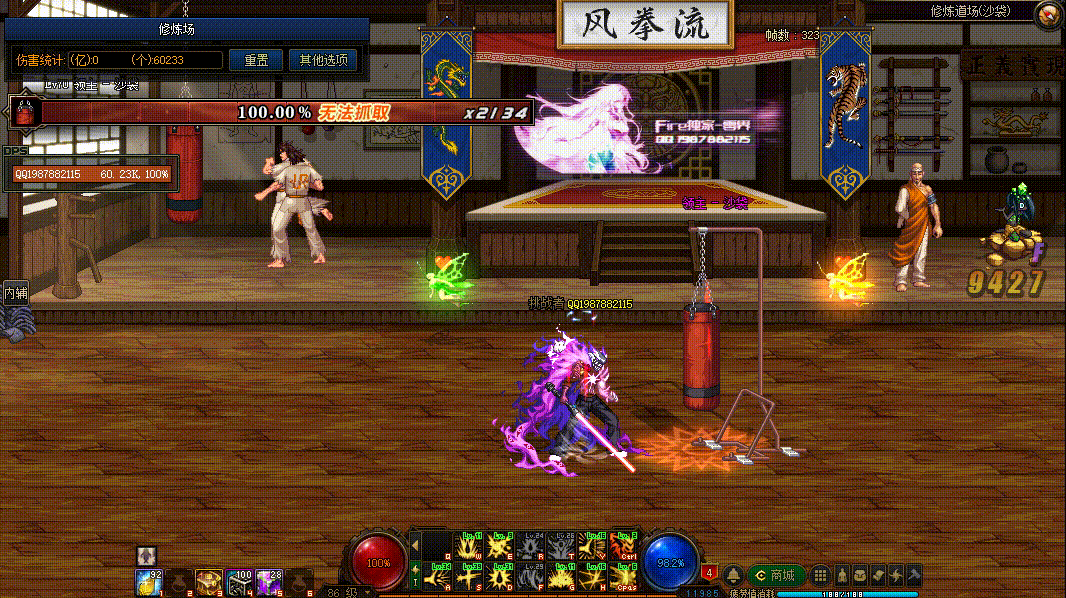Open the 内辅 side tab
1066x598 pixels.
[x=15, y=293]
